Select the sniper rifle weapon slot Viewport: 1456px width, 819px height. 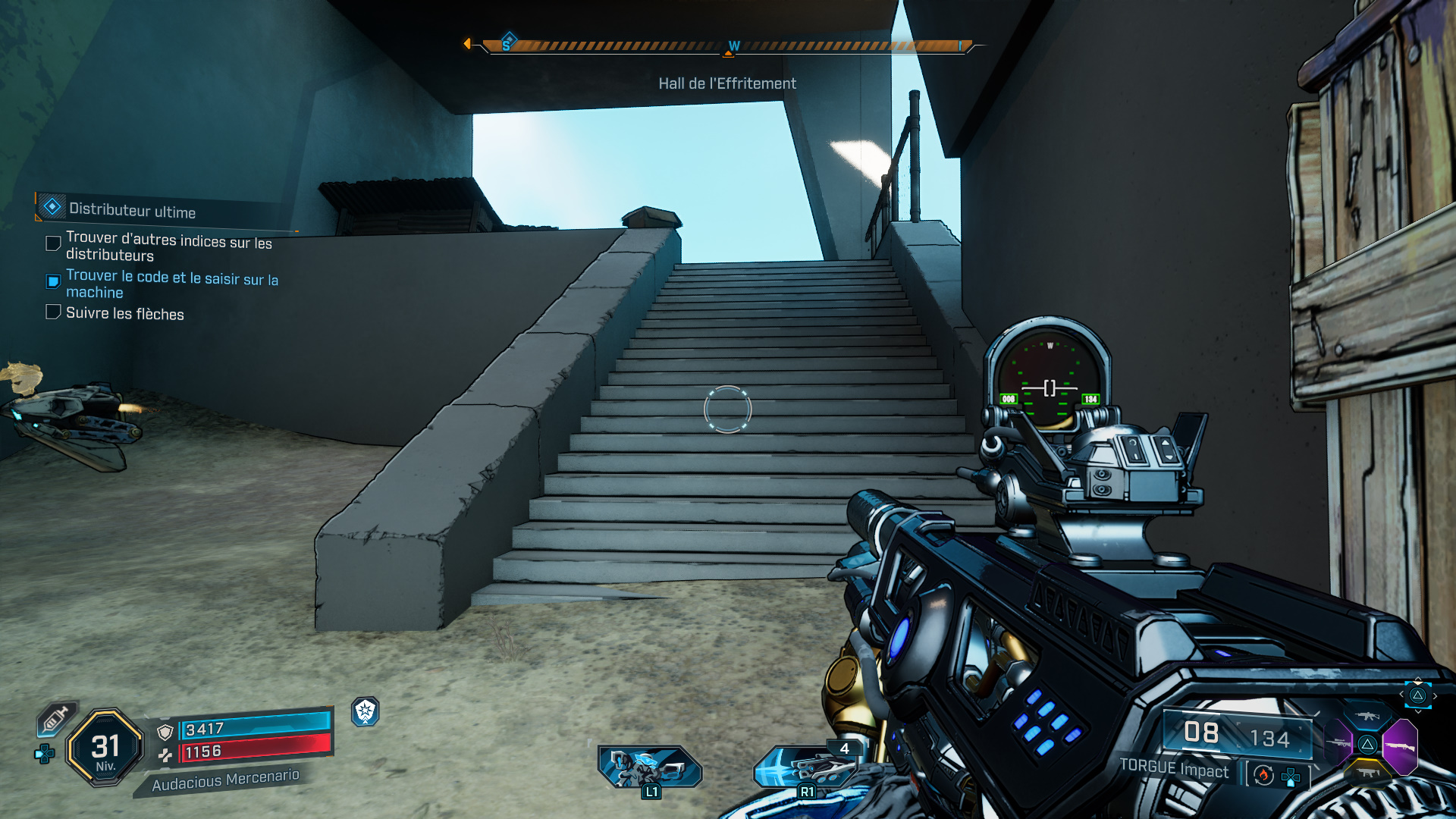click(1338, 743)
